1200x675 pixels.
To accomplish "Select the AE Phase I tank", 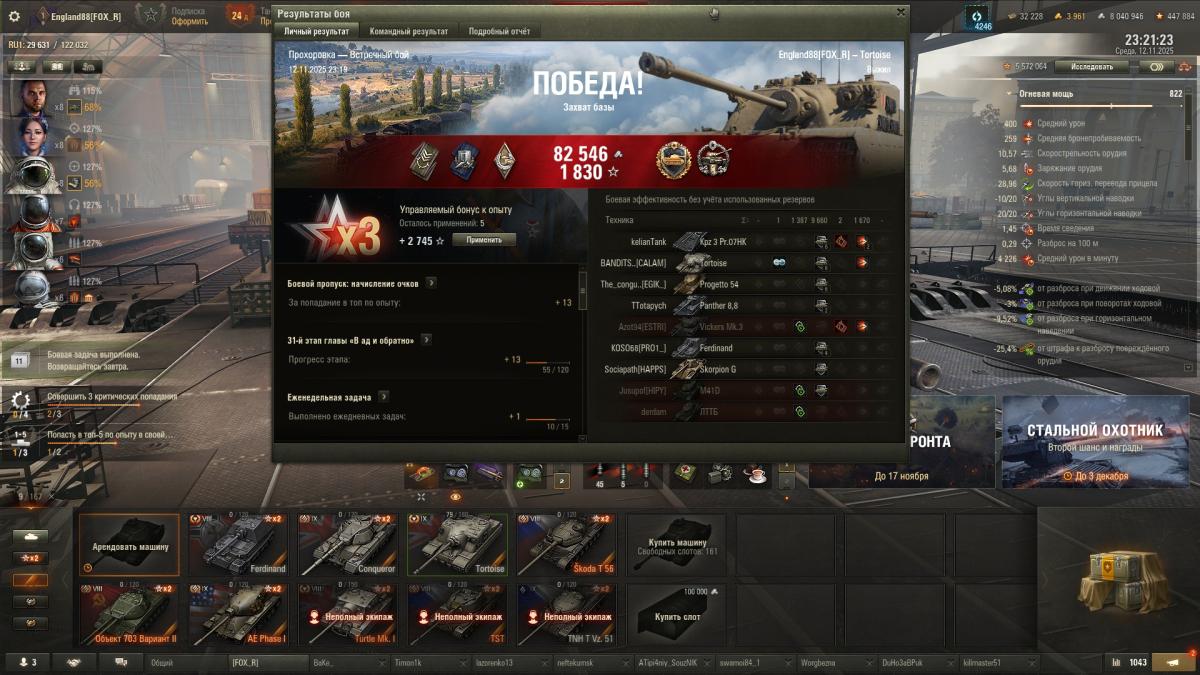I will 239,614.
